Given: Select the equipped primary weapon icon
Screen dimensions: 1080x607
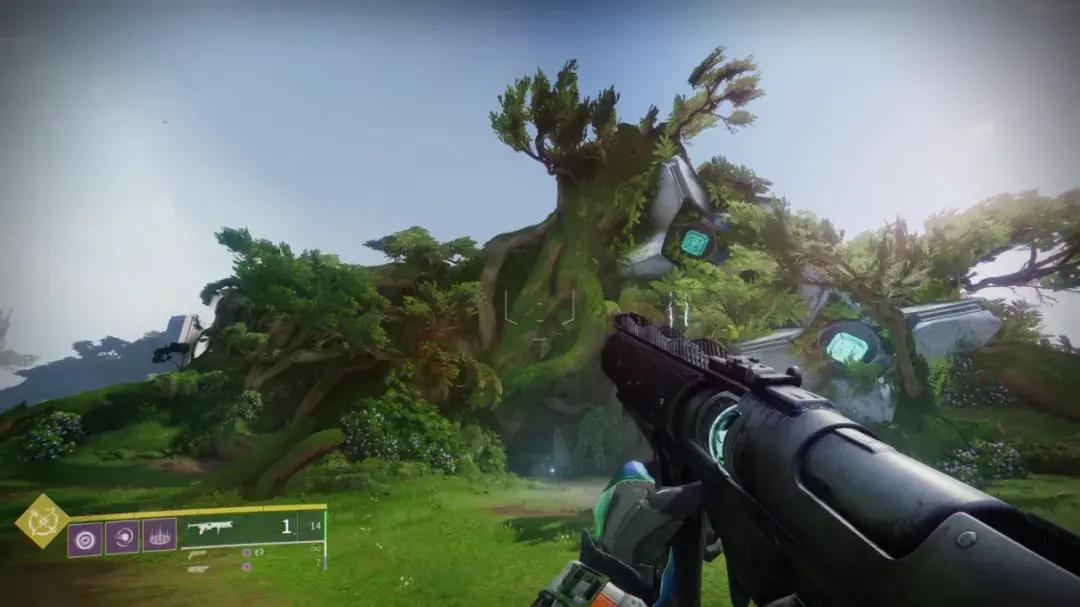Looking at the screenshot, I should 209,528.
